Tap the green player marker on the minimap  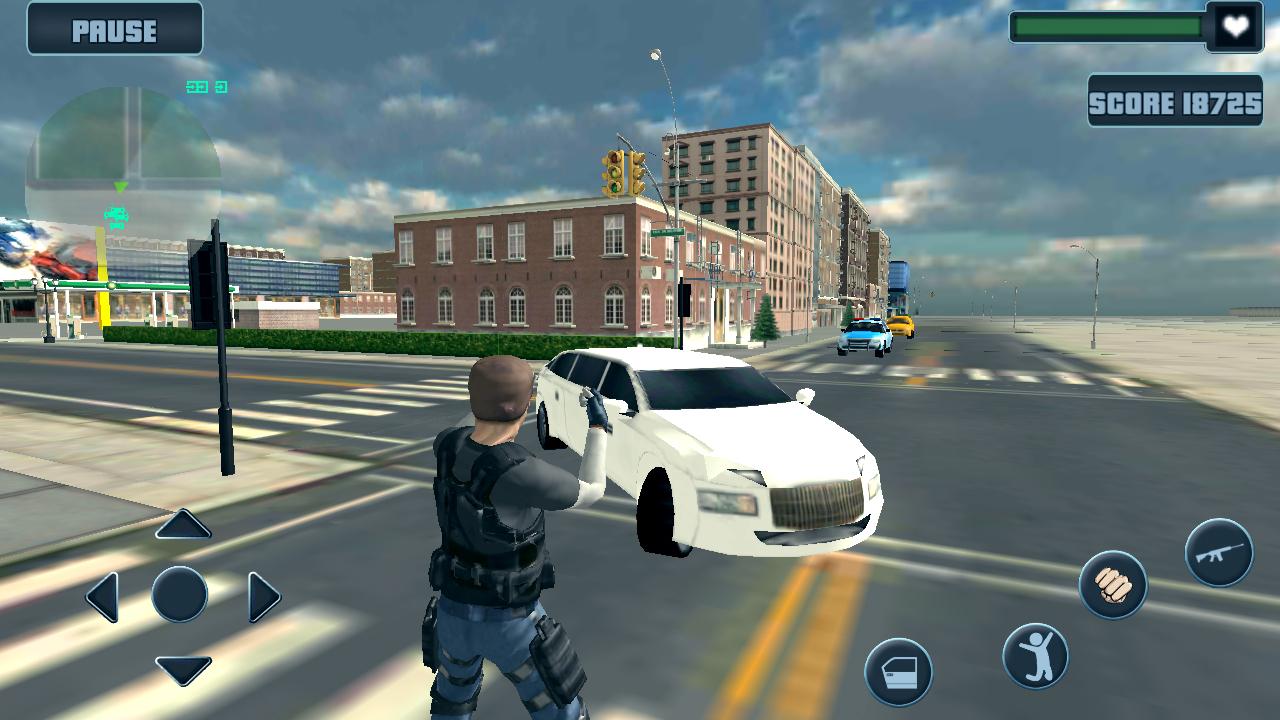click(122, 186)
